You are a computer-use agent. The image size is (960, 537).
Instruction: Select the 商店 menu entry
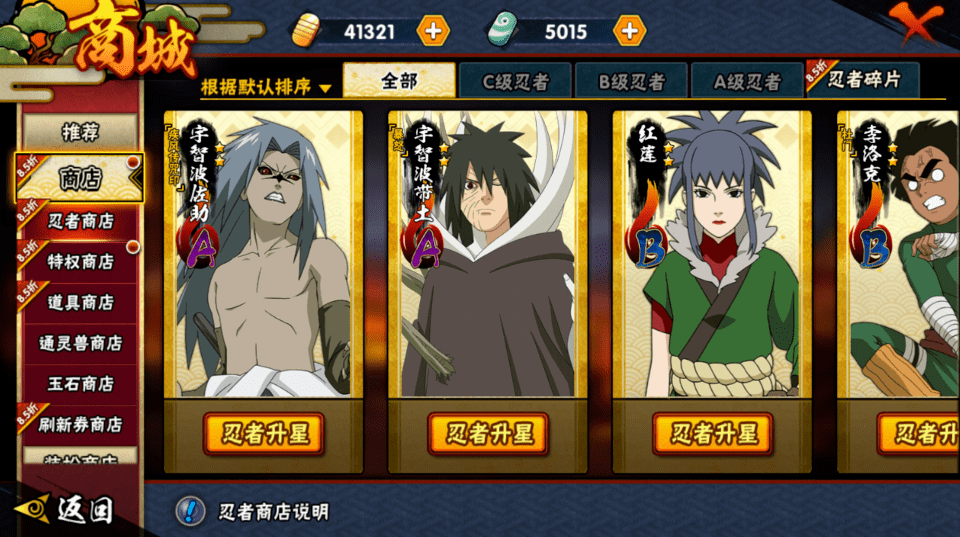(x=81, y=178)
